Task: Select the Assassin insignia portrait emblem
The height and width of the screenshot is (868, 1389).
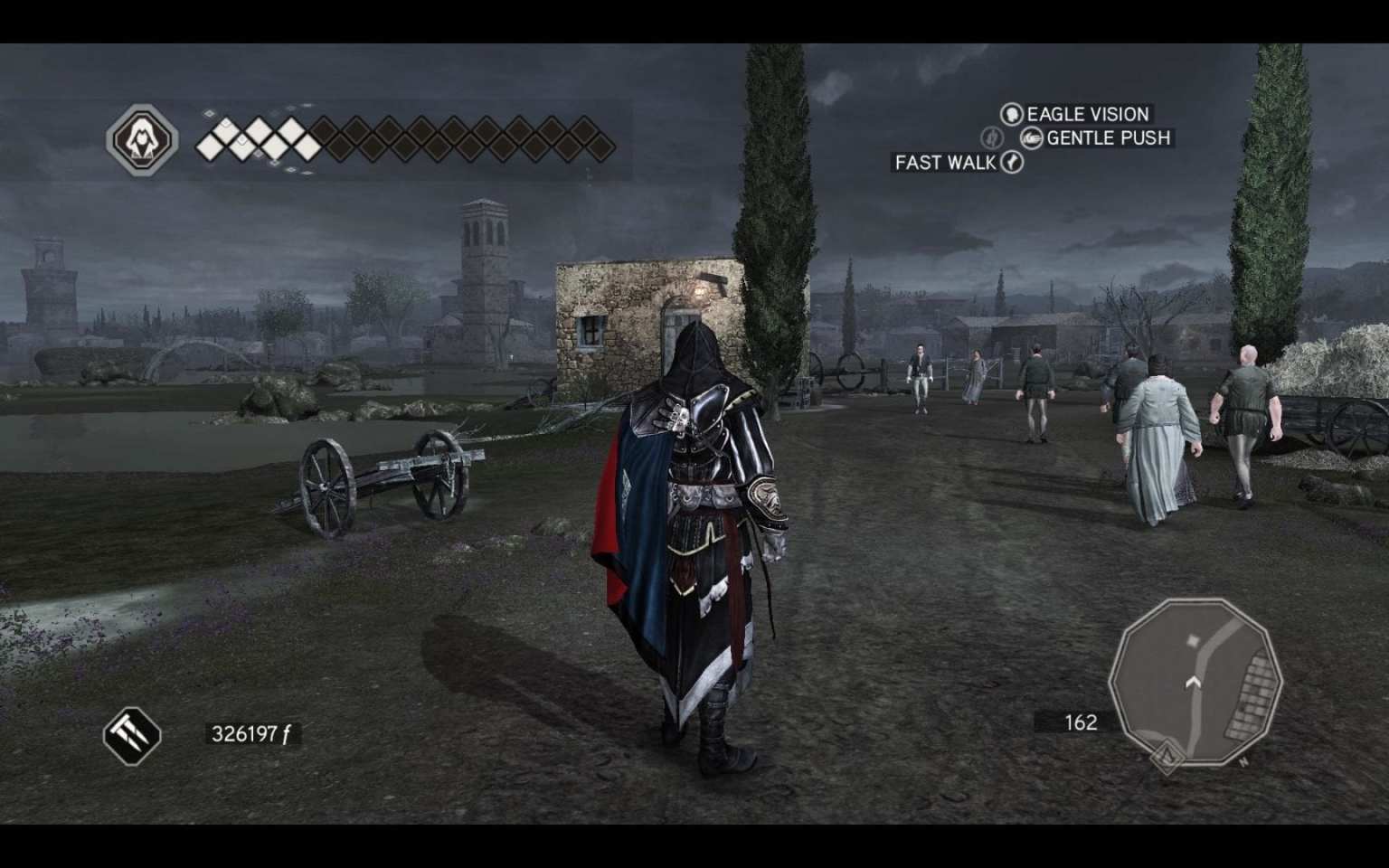Action: coord(145,140)
